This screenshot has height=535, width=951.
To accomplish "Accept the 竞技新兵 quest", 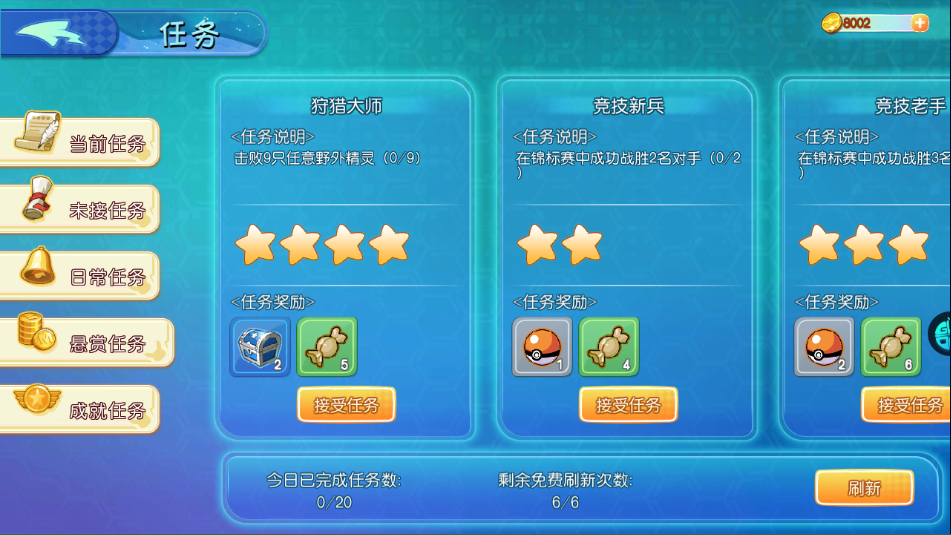I will [x=628, y=405].
